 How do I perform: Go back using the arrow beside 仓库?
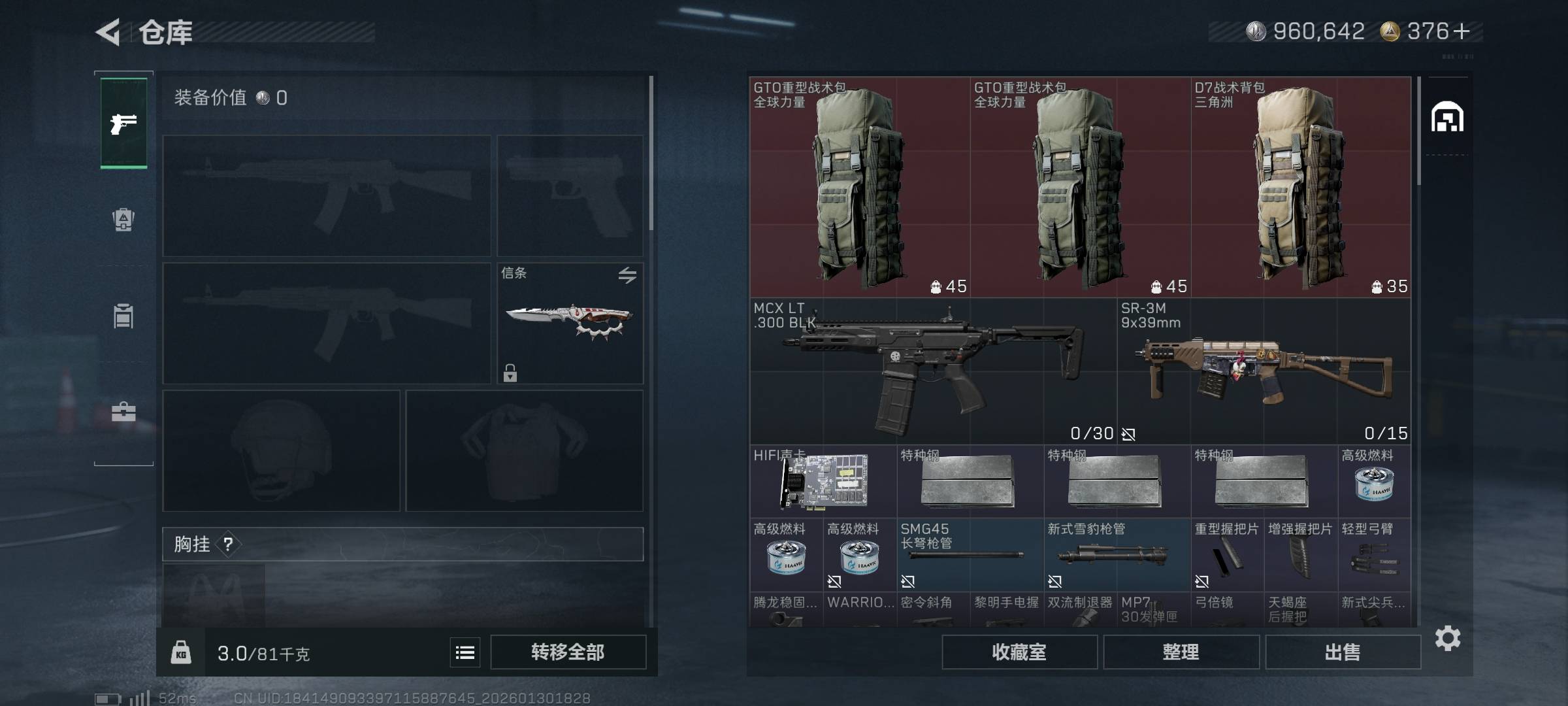coord(108,32)
